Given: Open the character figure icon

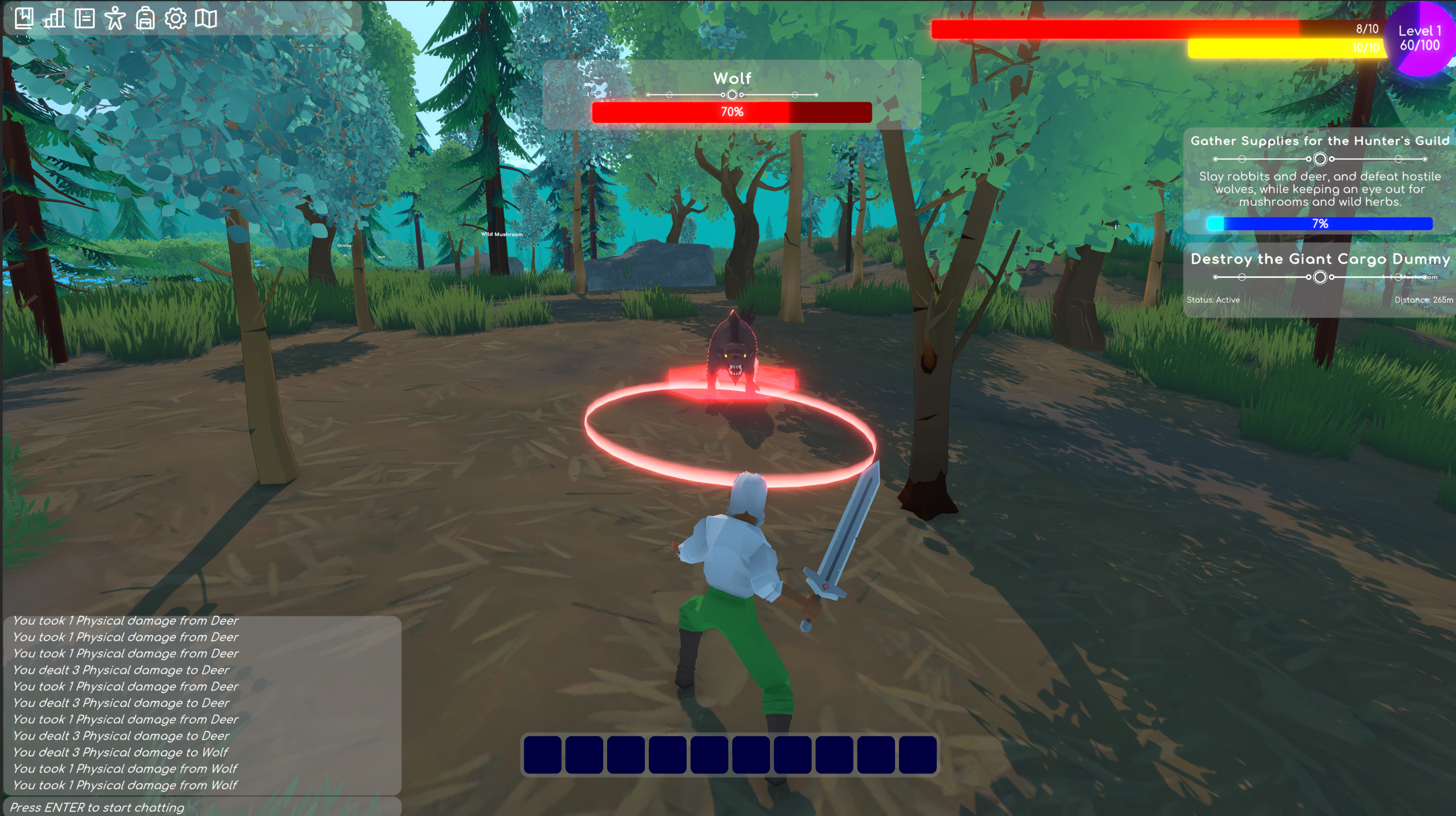Looking at the screenshot, I should tap(115, 18).
